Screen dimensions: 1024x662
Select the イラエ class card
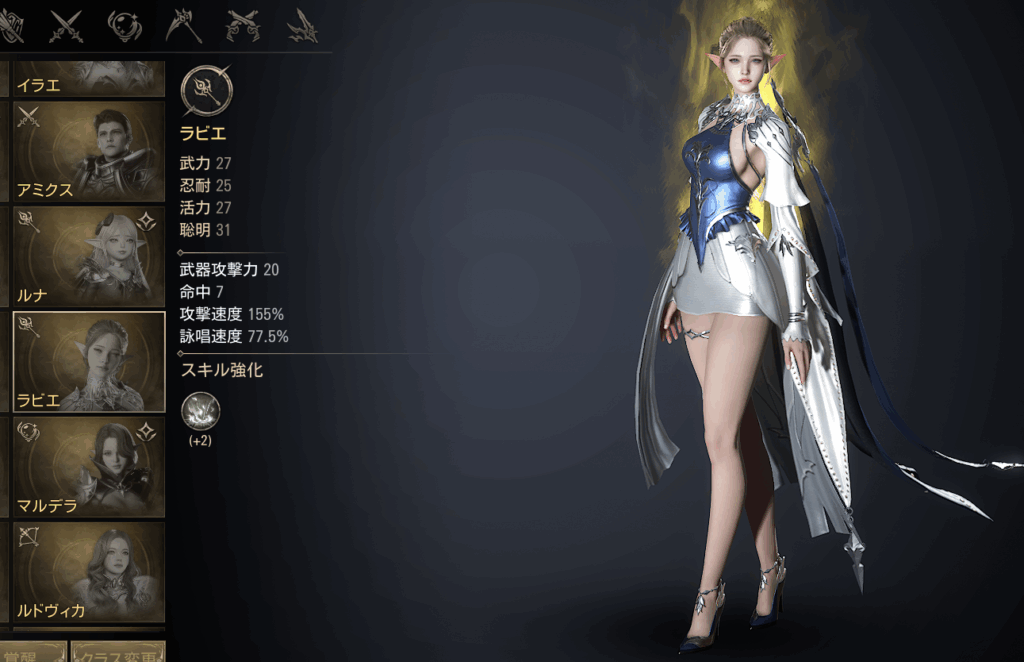click(x=88, y=79)
